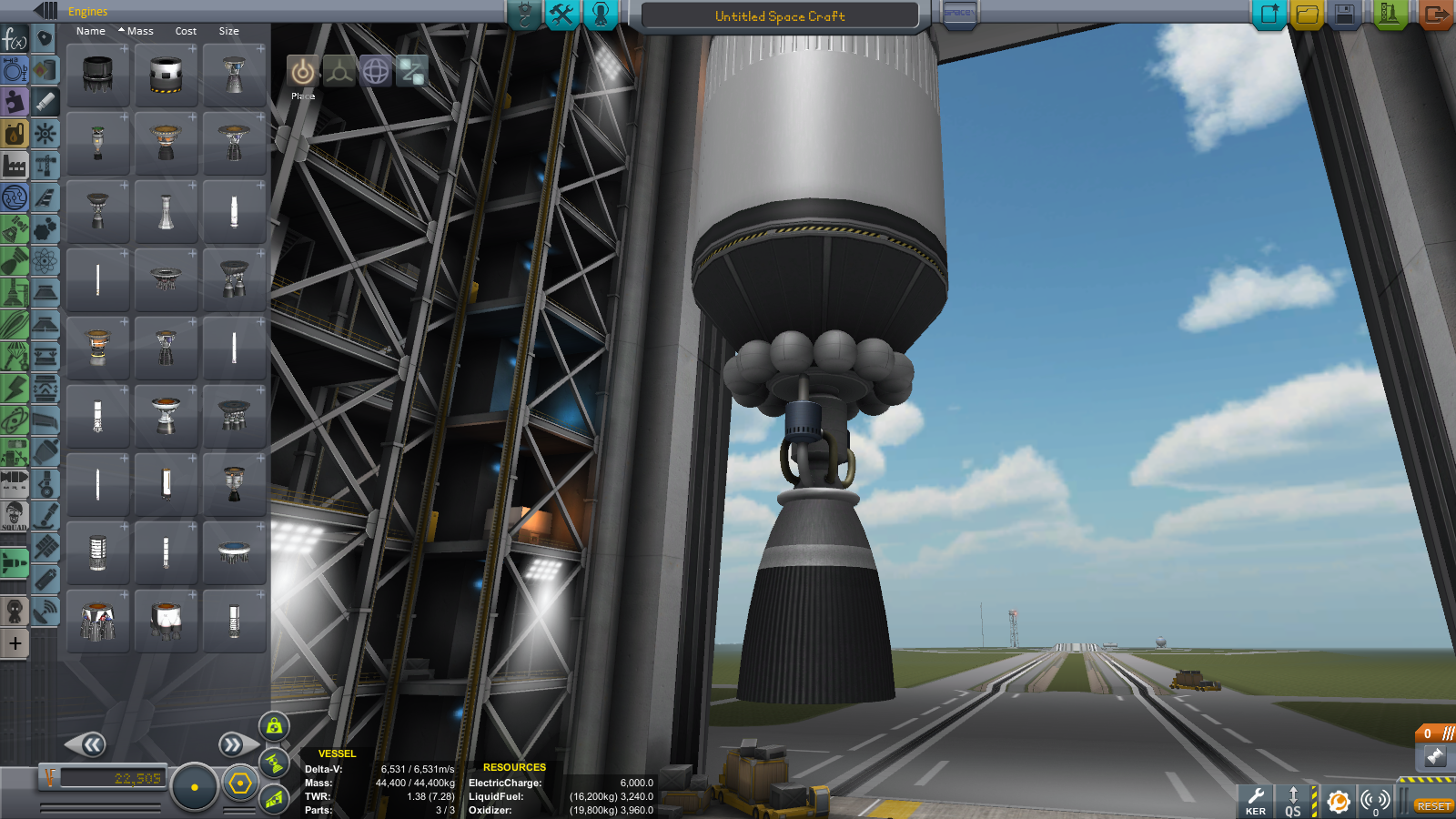This screenshot has height=819, width=1456.
Task: Go to the next page of engine parts
Action: [x=233, y=745]
